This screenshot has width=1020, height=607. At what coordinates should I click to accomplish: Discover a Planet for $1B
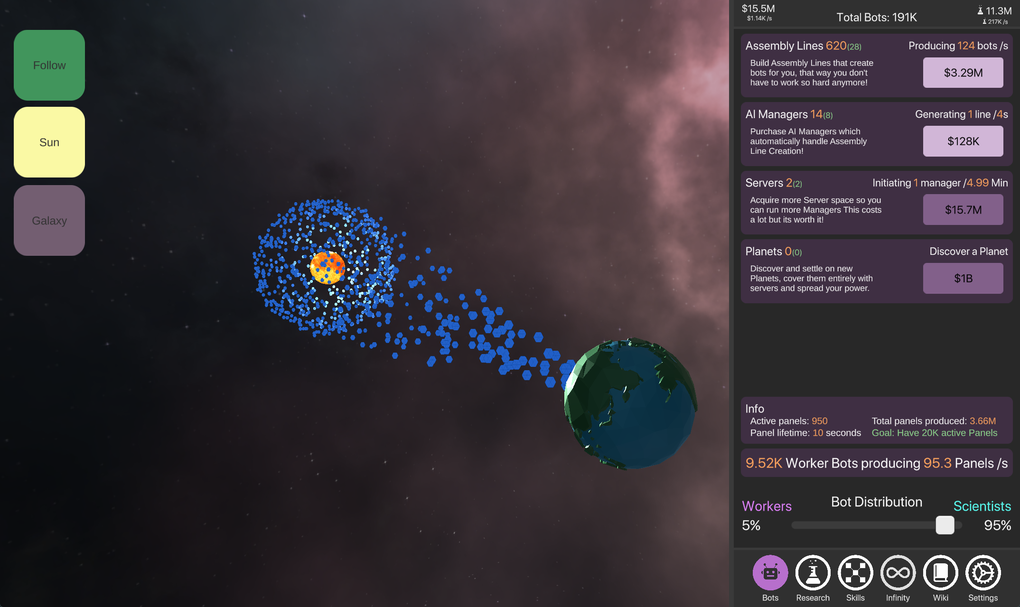[x=962, y=278]
